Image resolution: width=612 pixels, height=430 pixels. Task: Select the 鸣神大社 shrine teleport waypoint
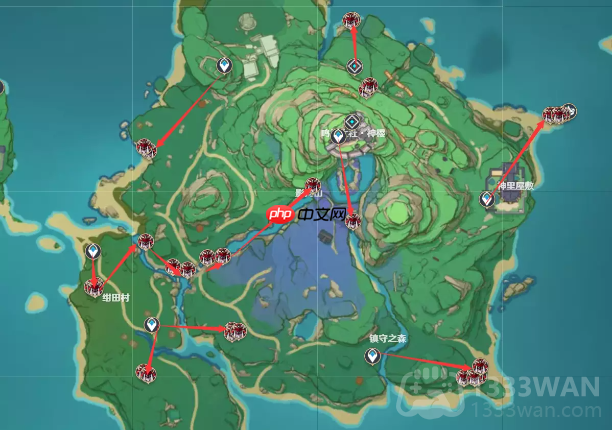coord(339,136)
